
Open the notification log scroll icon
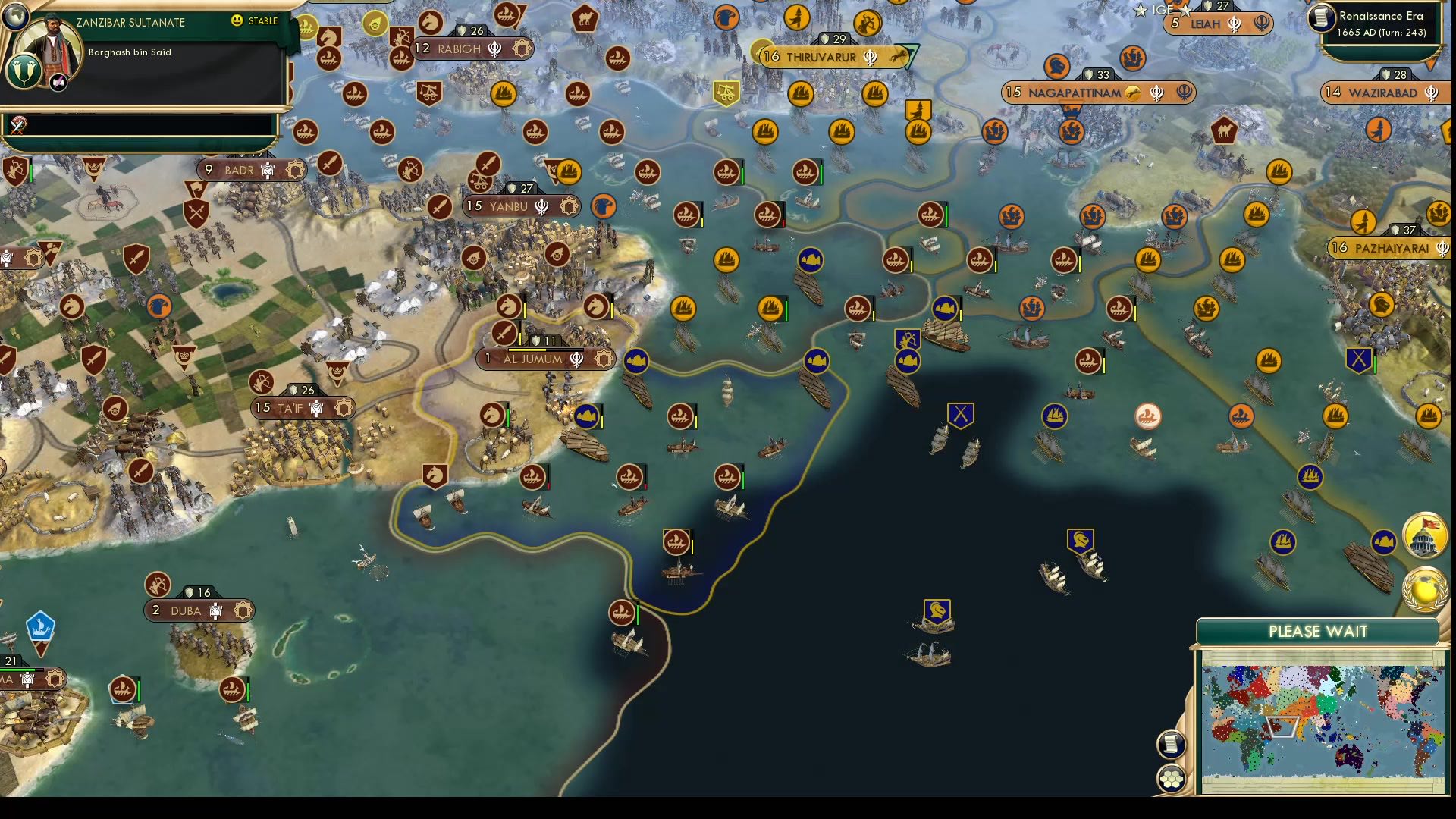pos(1170,743)
